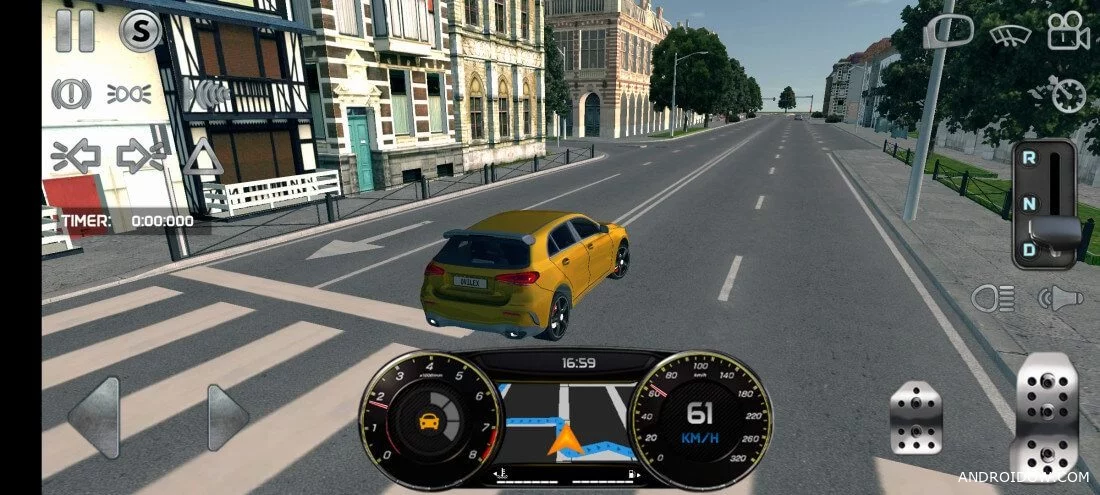
Task: Shift the gear selector to Reverse
Action: click(1028, 158)
